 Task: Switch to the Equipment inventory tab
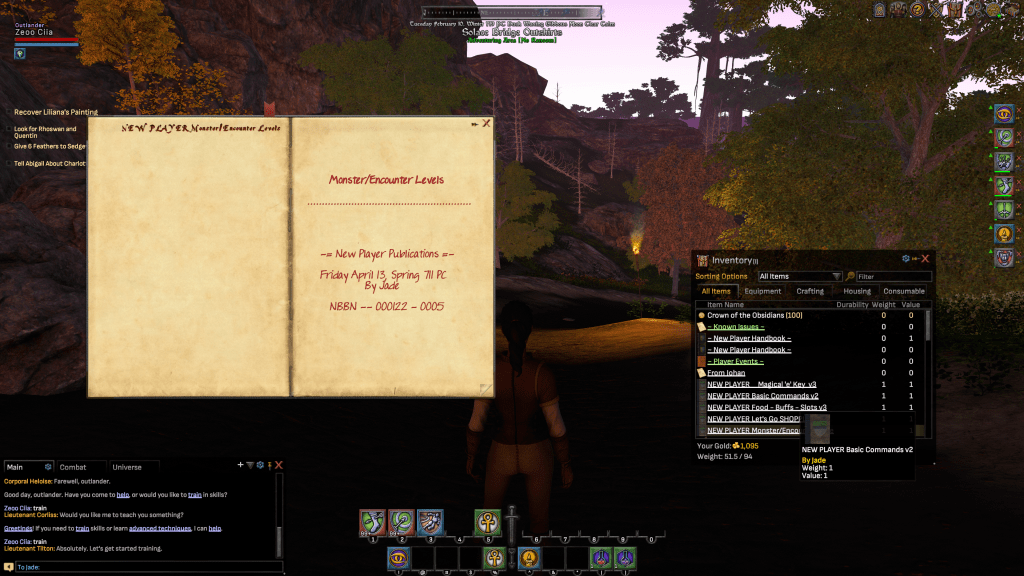pyautogui.click(x=763, y=291)
